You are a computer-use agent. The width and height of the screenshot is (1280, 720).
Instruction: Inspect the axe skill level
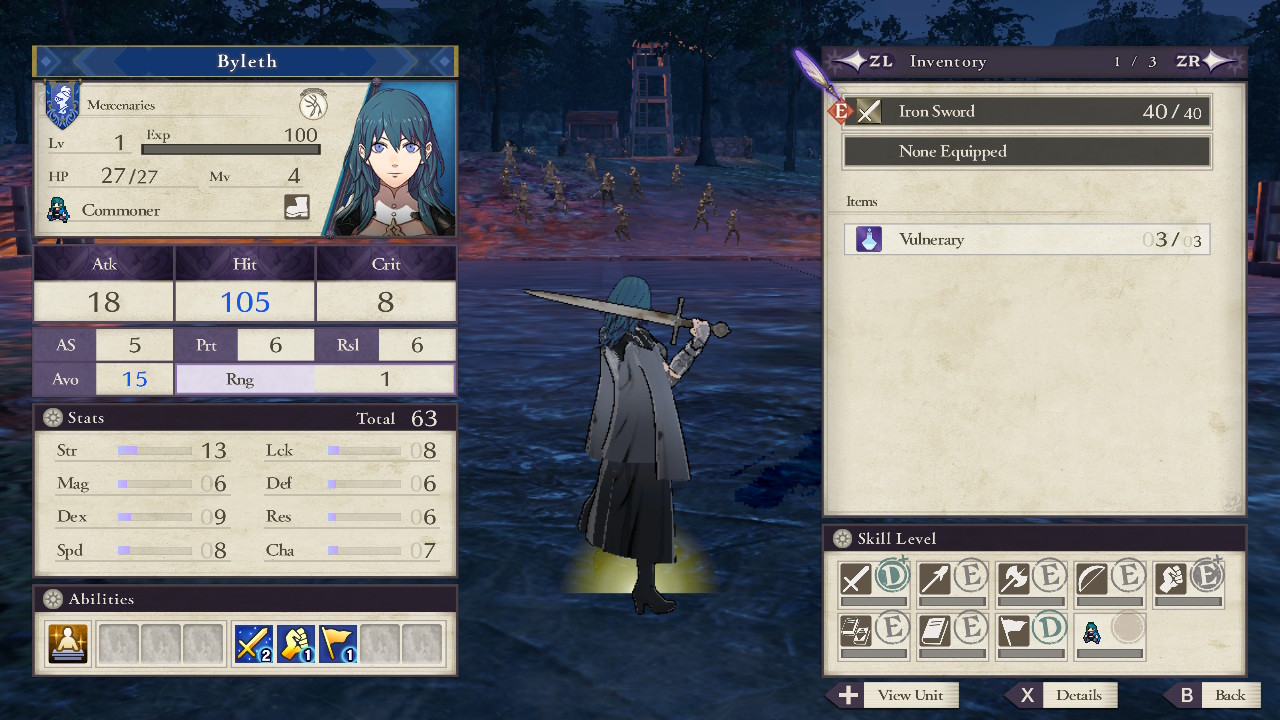[x=1033, y=579]
